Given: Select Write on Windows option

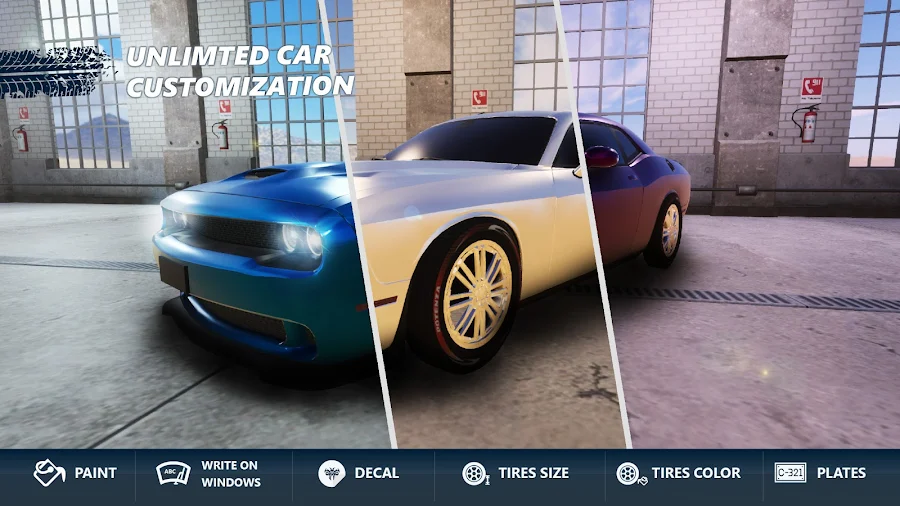Looking at the screenshot, I should (x=208, y=473).
